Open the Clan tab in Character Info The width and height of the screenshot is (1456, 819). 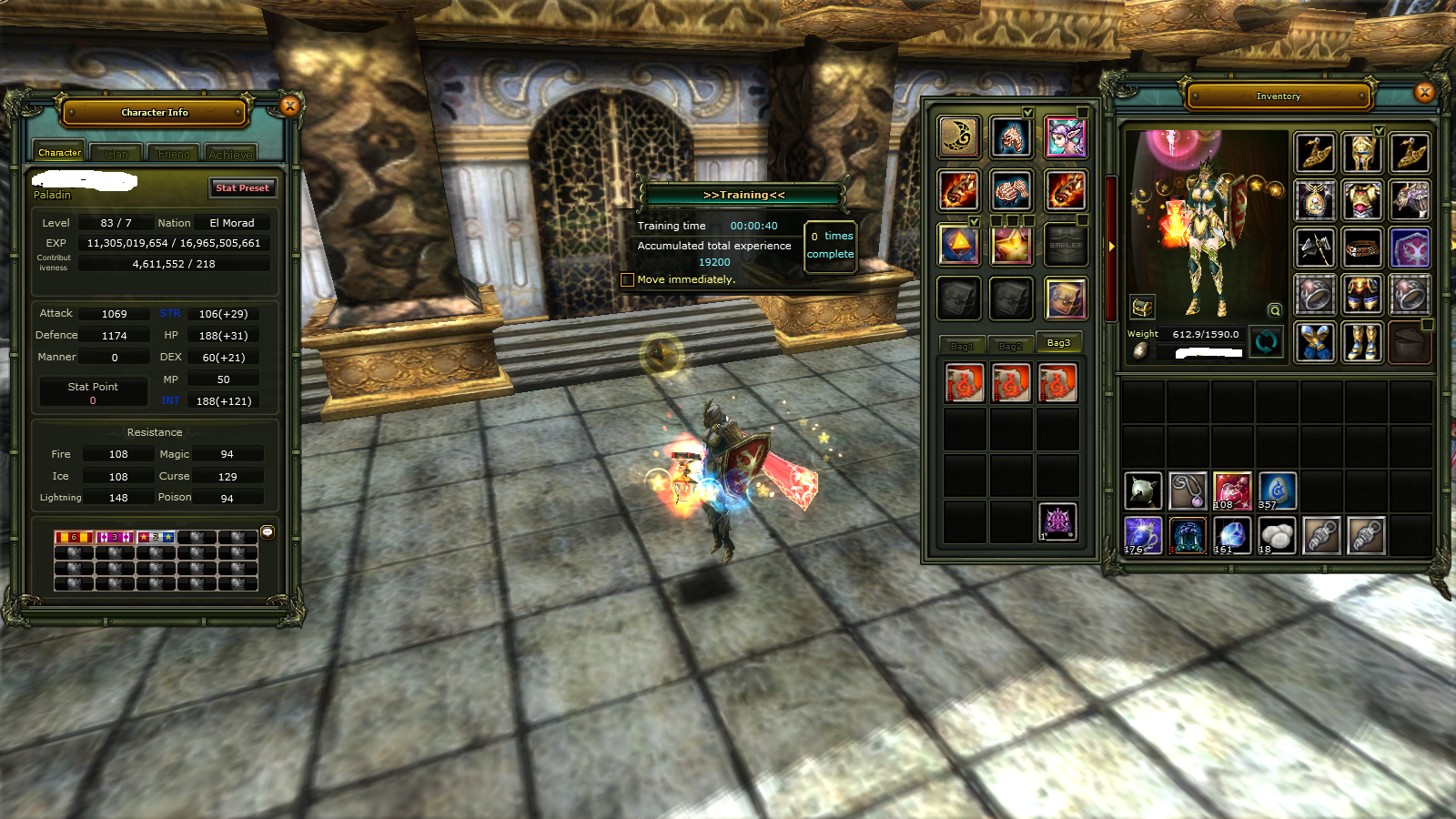[x=116, y=153]
